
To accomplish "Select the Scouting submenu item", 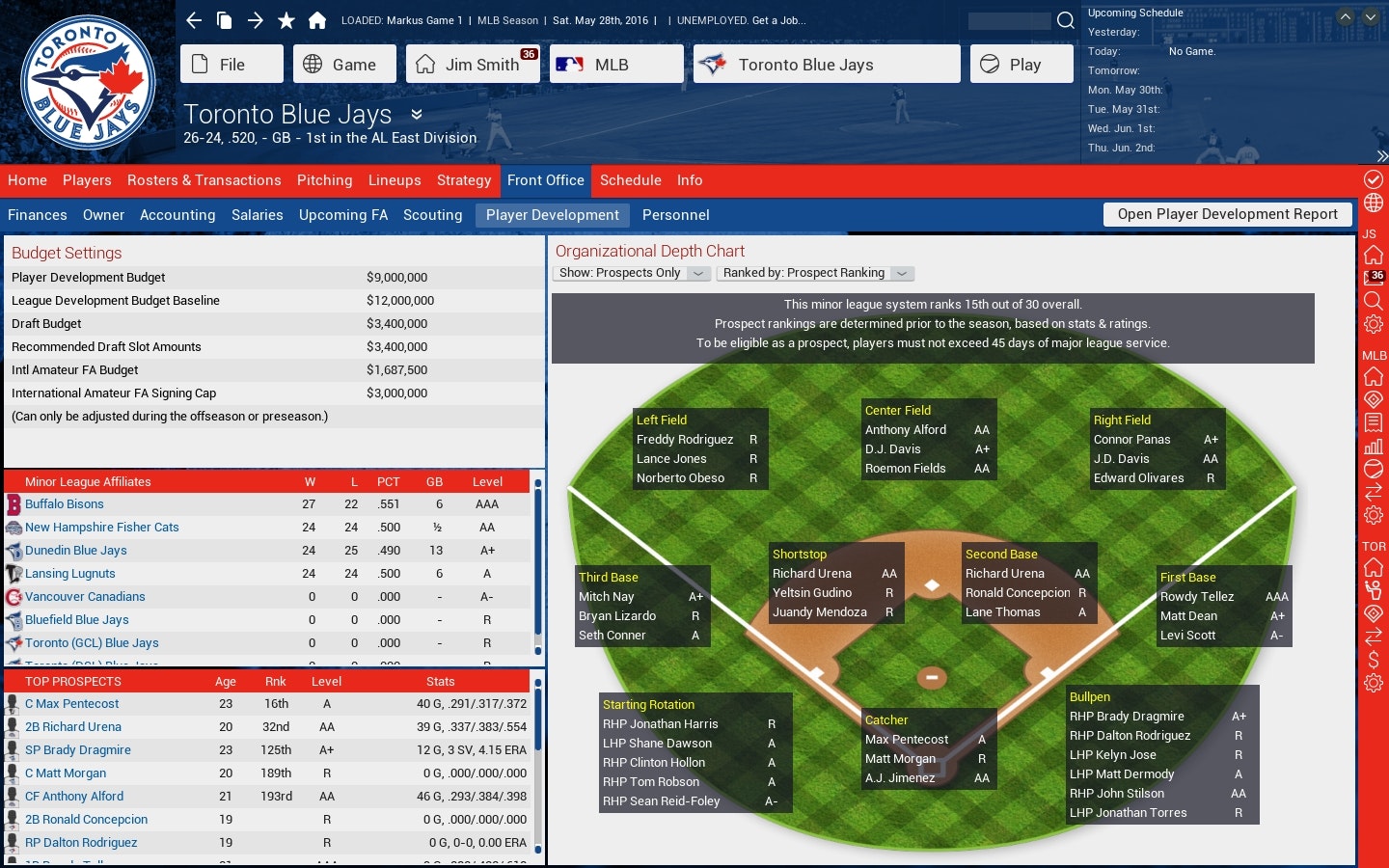I will [432, 215].
